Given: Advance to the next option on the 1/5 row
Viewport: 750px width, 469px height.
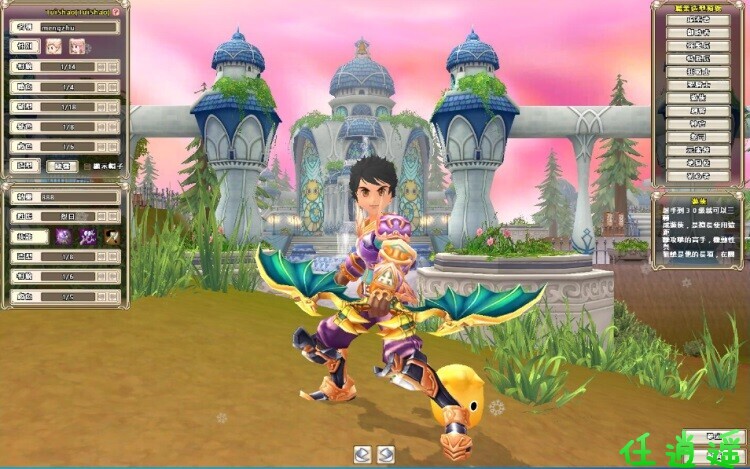Looking at the screenshot, I should (113, 297).
